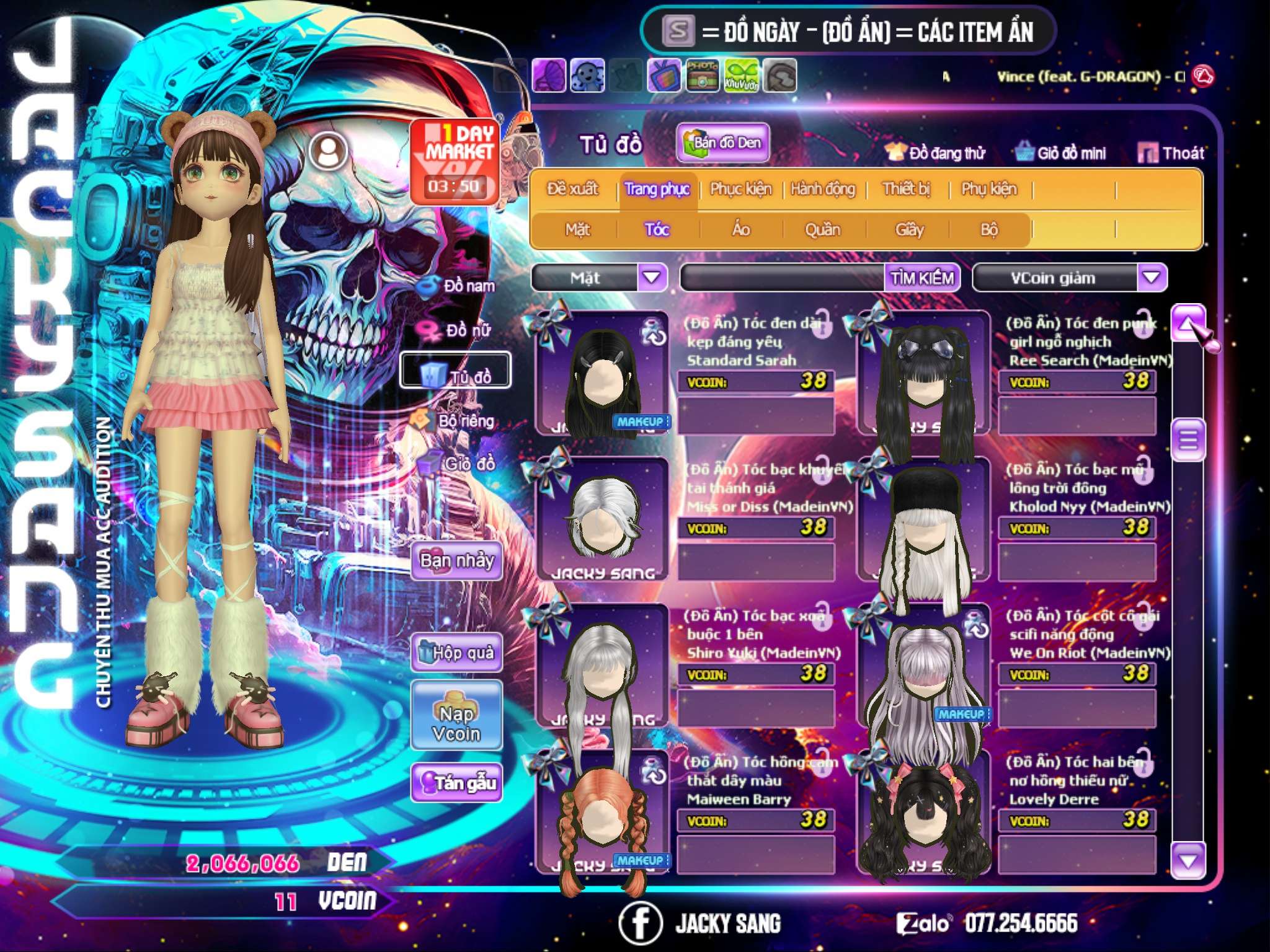The width and height of the screenshot is (1270, 952).
Task: Exit the wardrobe with Thoát
Action: (x=1171, y=152)
